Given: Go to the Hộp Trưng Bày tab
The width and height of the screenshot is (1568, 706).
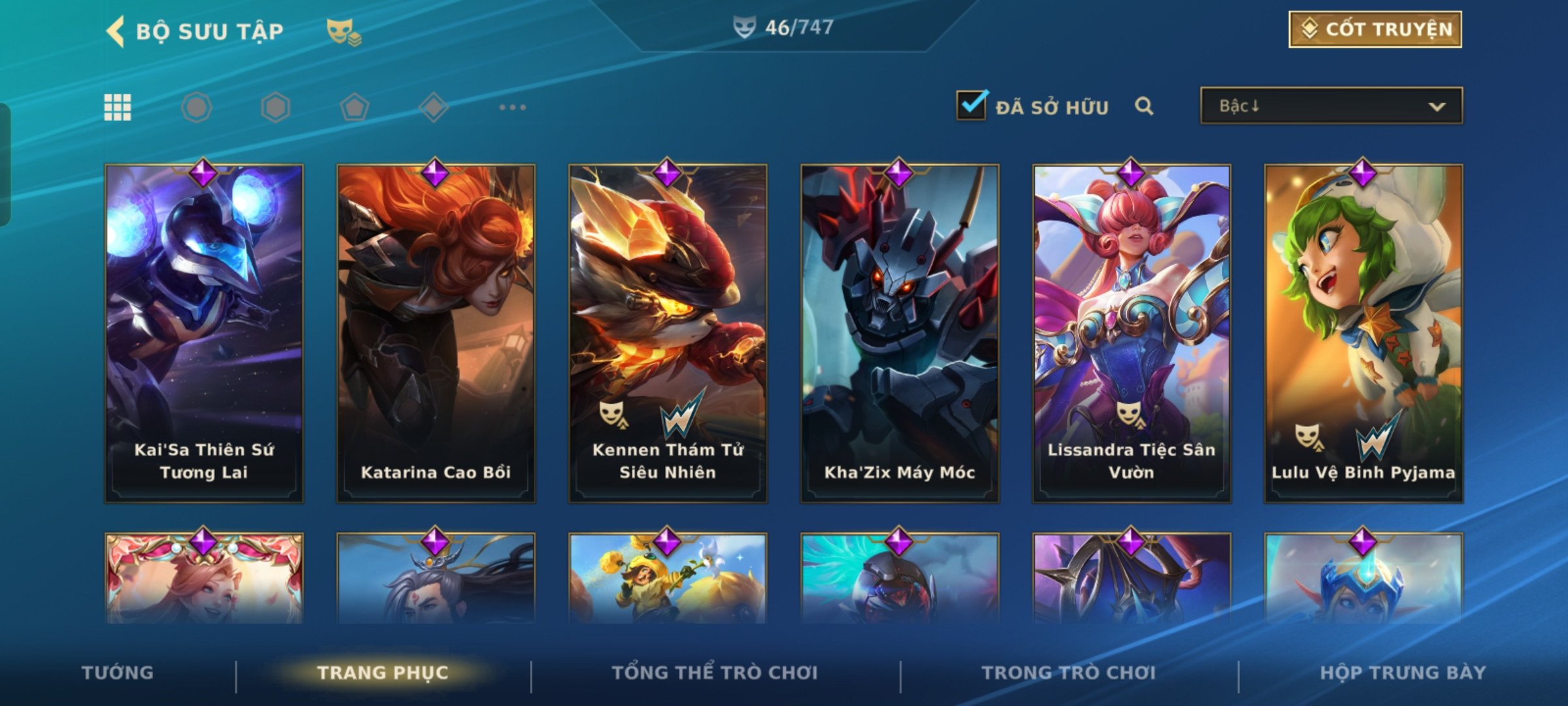Looking at the screenshot, I should tap(1403, 673).
